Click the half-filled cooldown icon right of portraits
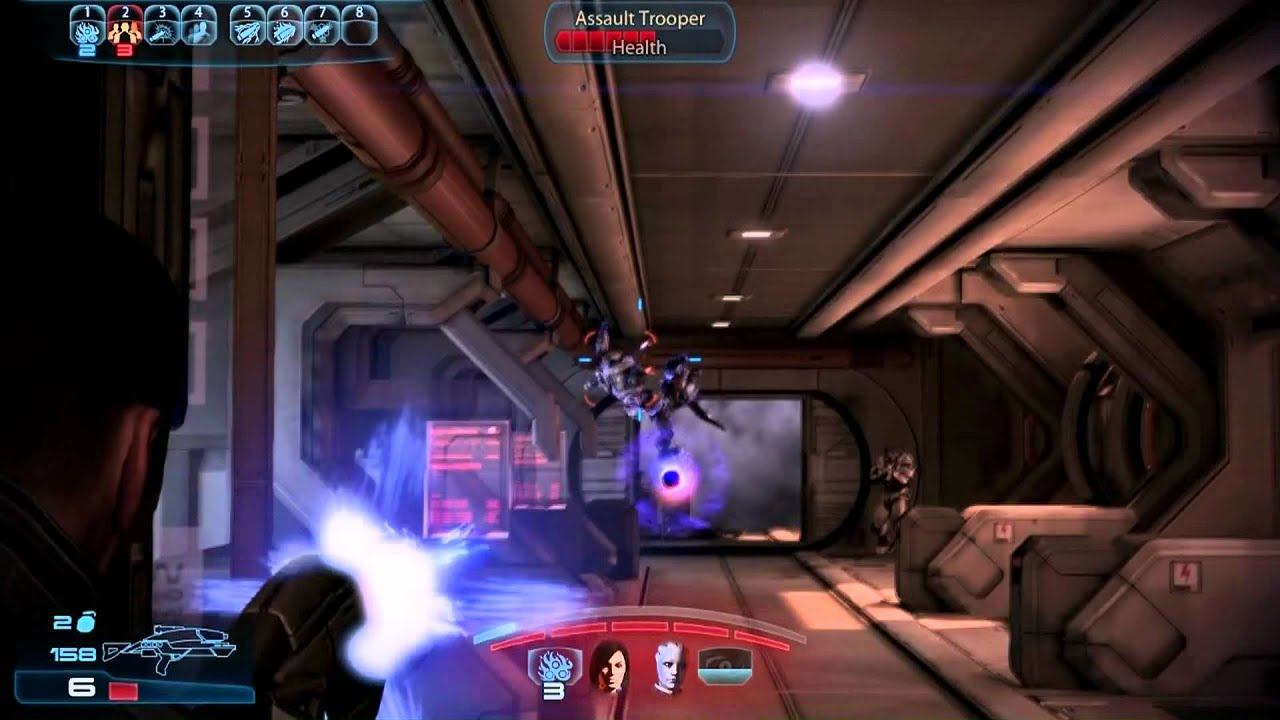The image size is (1280, 720). point(724,667)
